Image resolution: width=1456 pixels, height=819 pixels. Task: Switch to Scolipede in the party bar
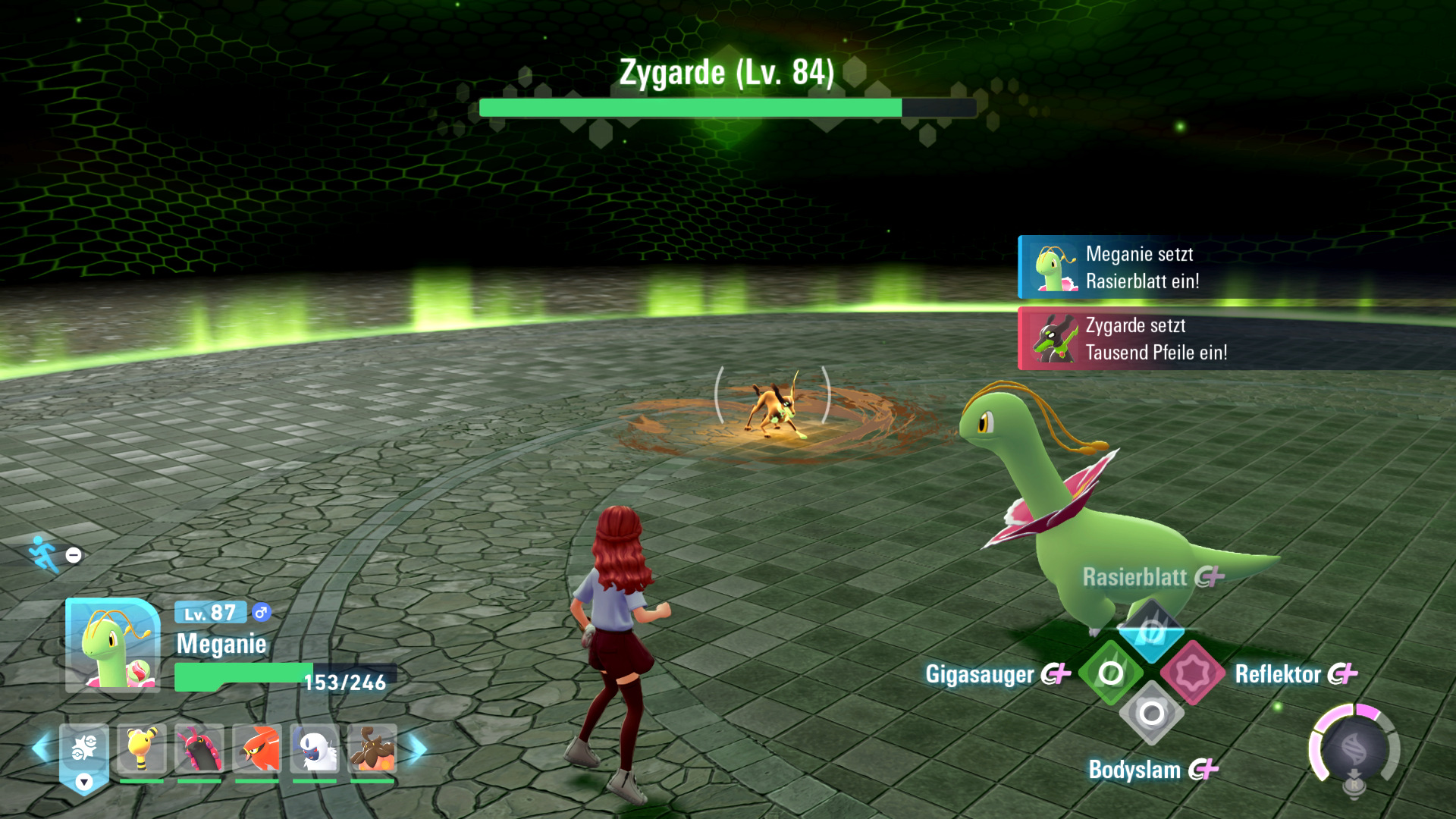point(199,749)
